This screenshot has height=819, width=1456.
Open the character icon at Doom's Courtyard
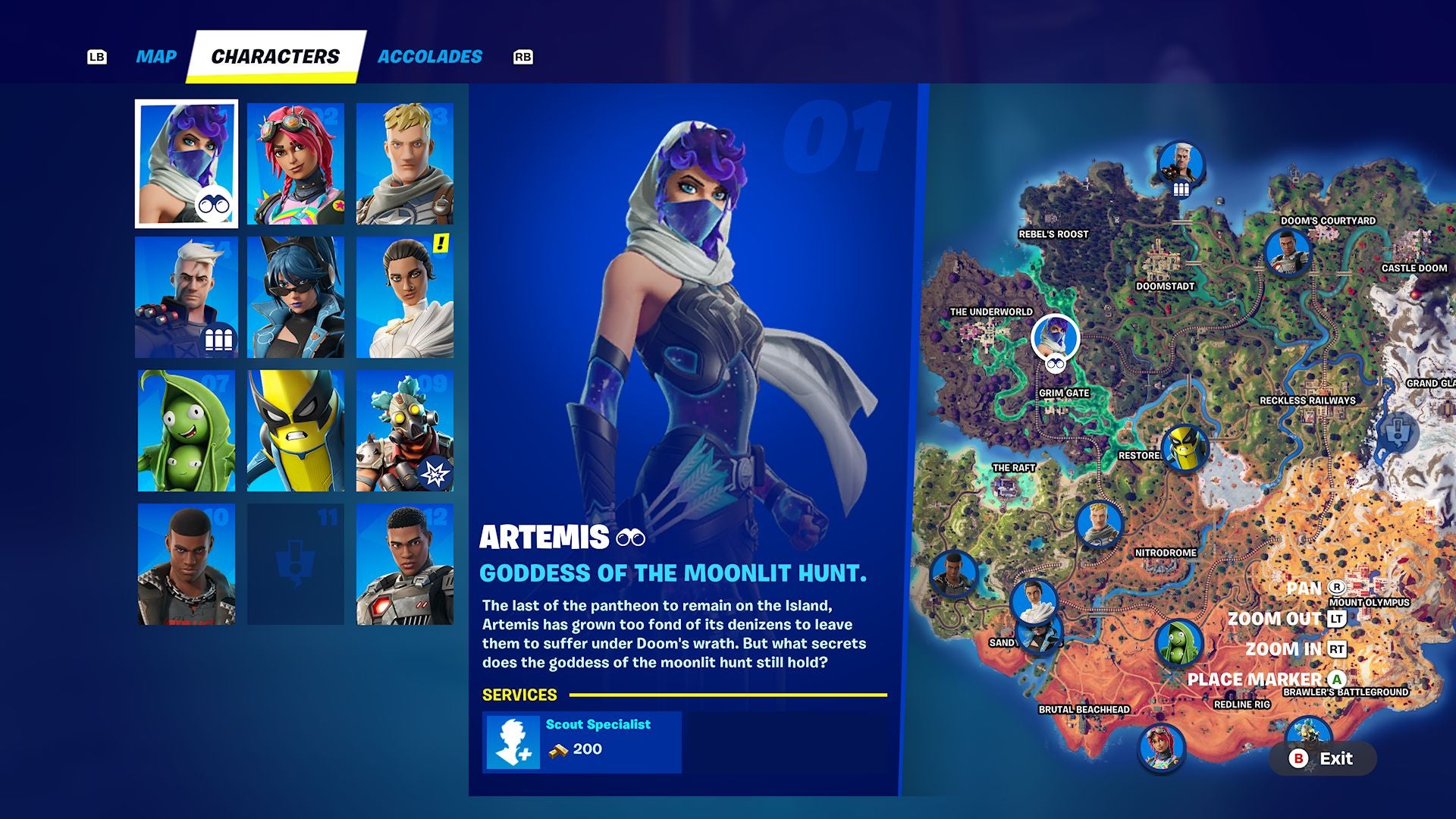click(x=1287, y=250)
